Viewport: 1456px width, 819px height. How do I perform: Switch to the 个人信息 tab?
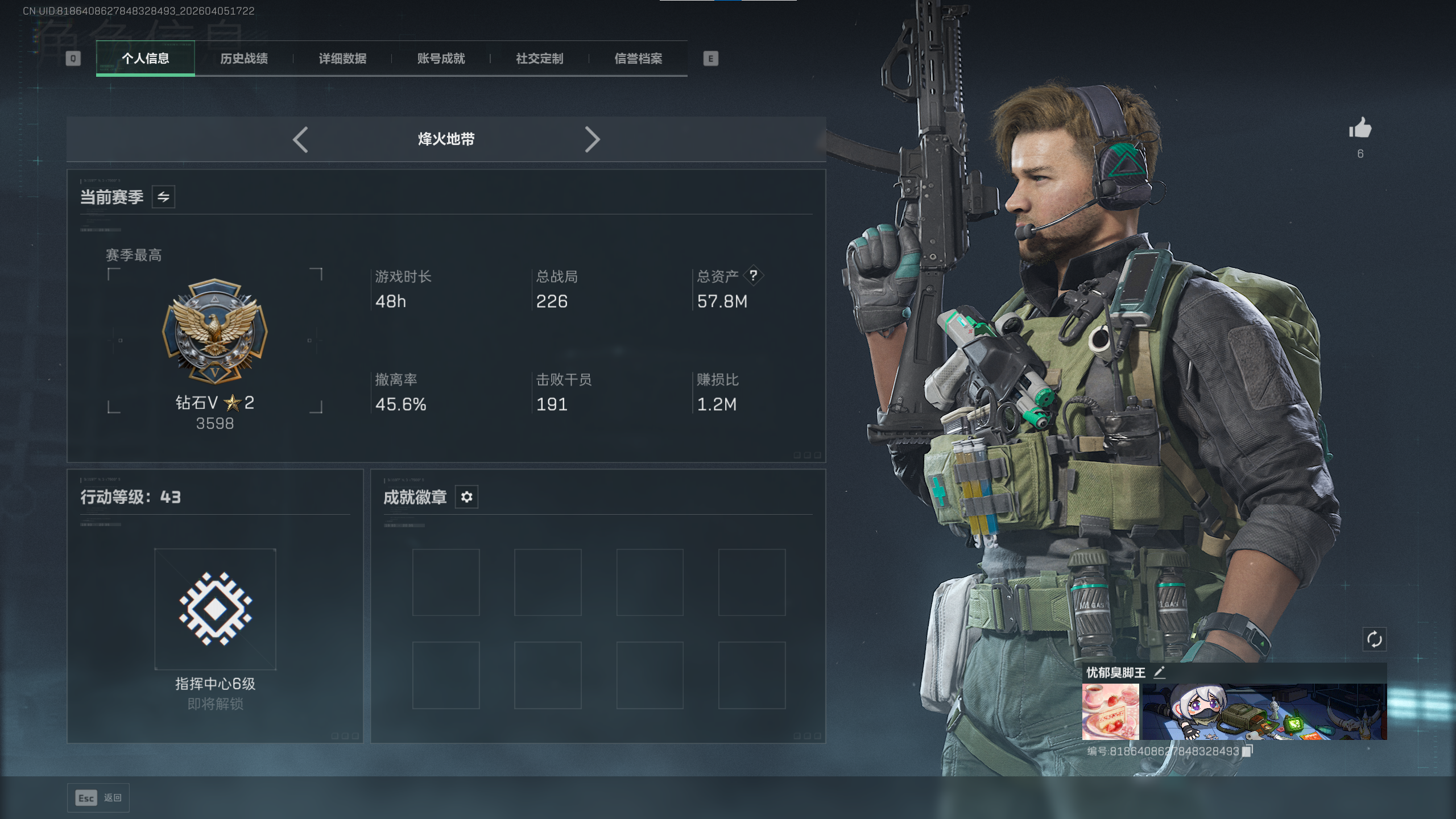[146, 59]
